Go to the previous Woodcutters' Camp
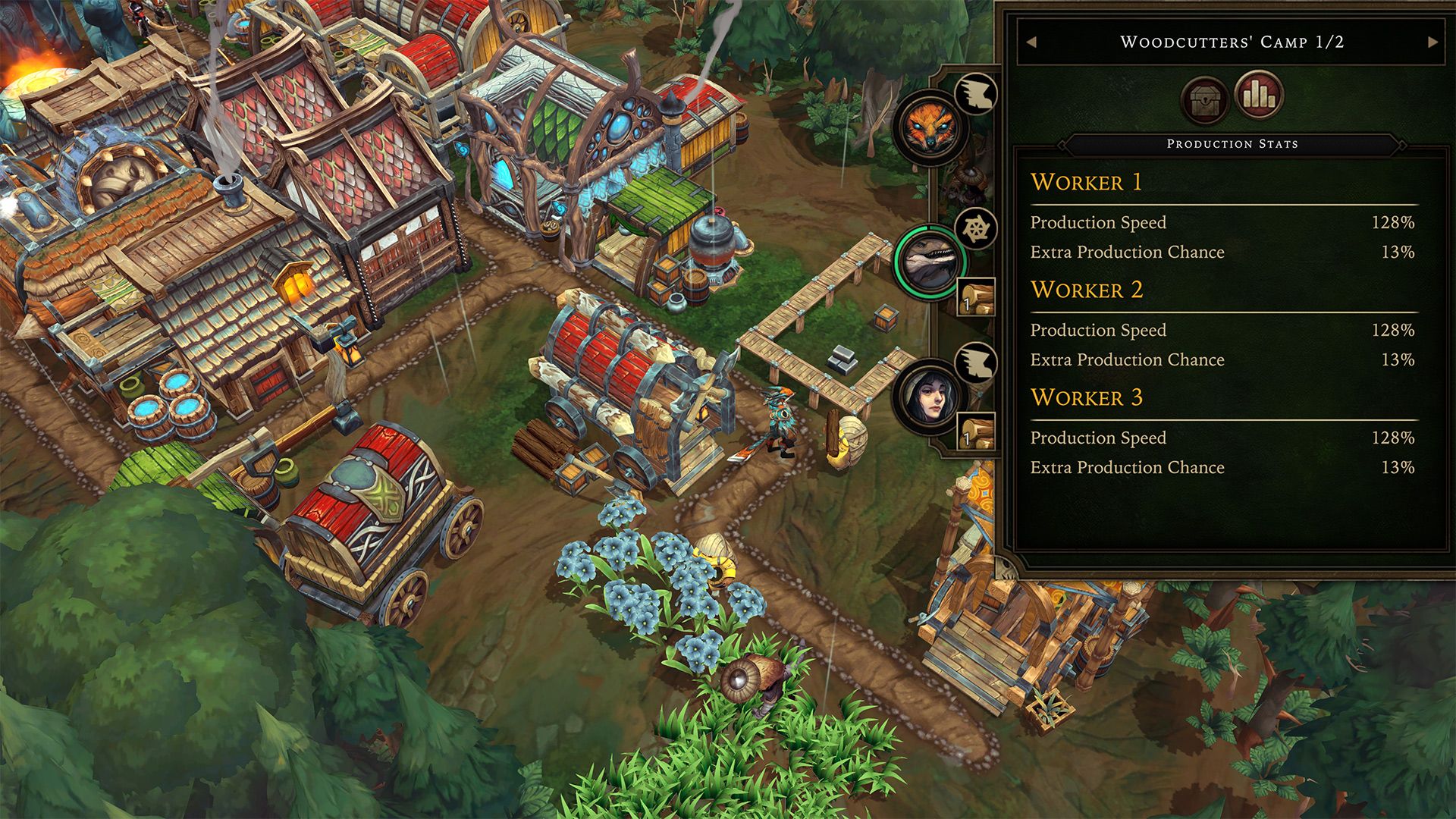The width and height of the screenshot is (1456, 819). [x=1031, y=42]
